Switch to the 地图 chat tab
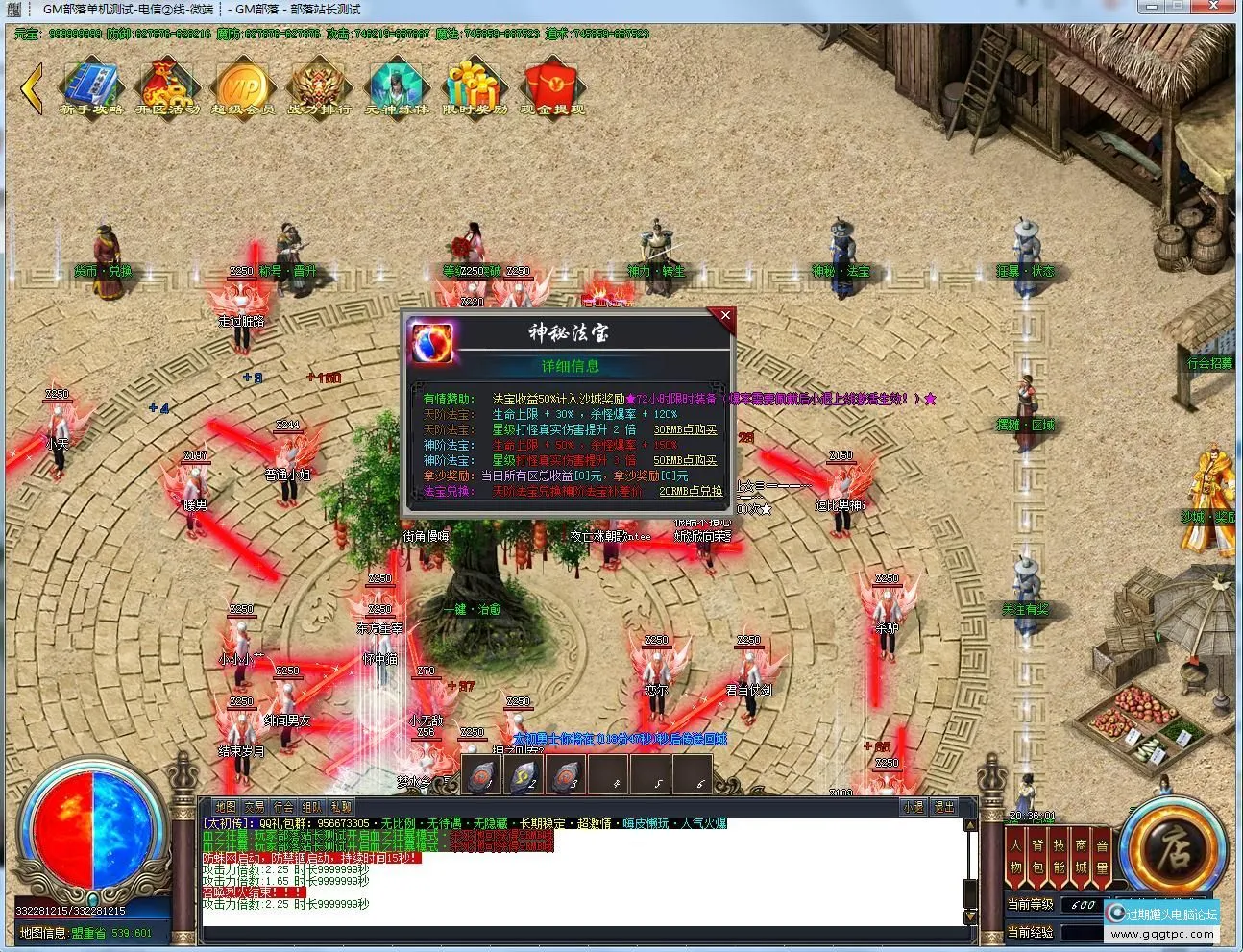This screenshot has height=952, width=1243. tap(226, 807)
